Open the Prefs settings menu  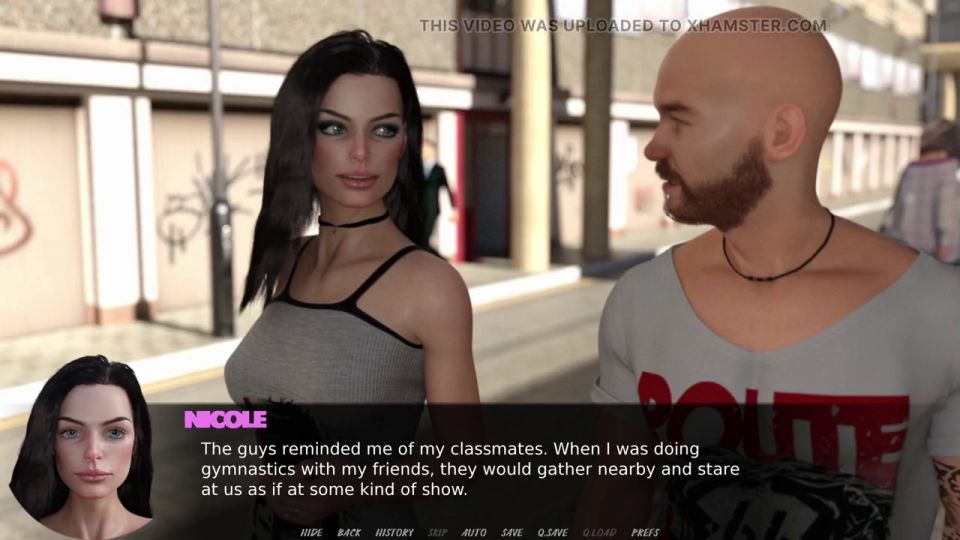point(645,532)
